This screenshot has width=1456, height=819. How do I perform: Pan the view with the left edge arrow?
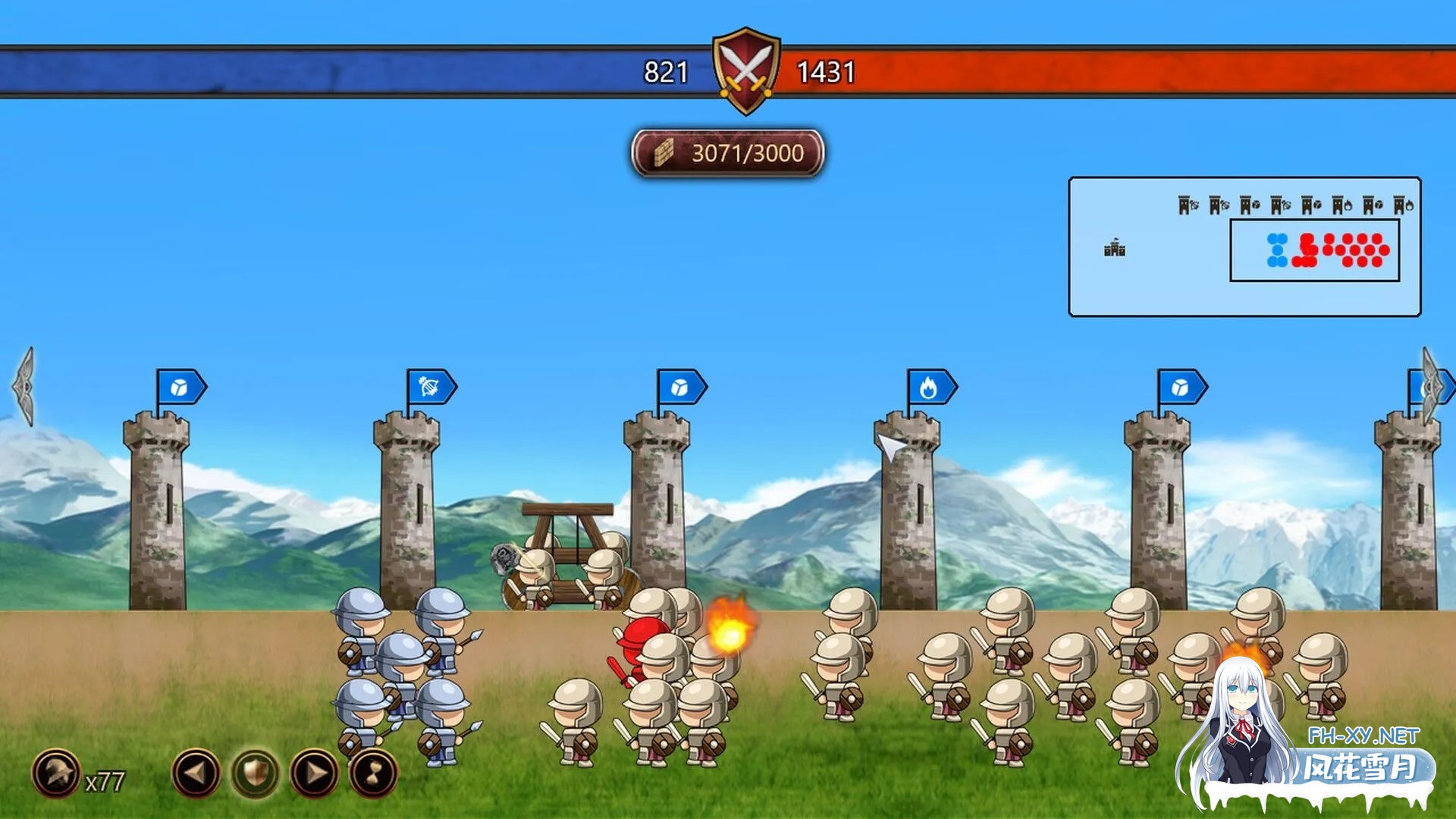pos(24,386)
